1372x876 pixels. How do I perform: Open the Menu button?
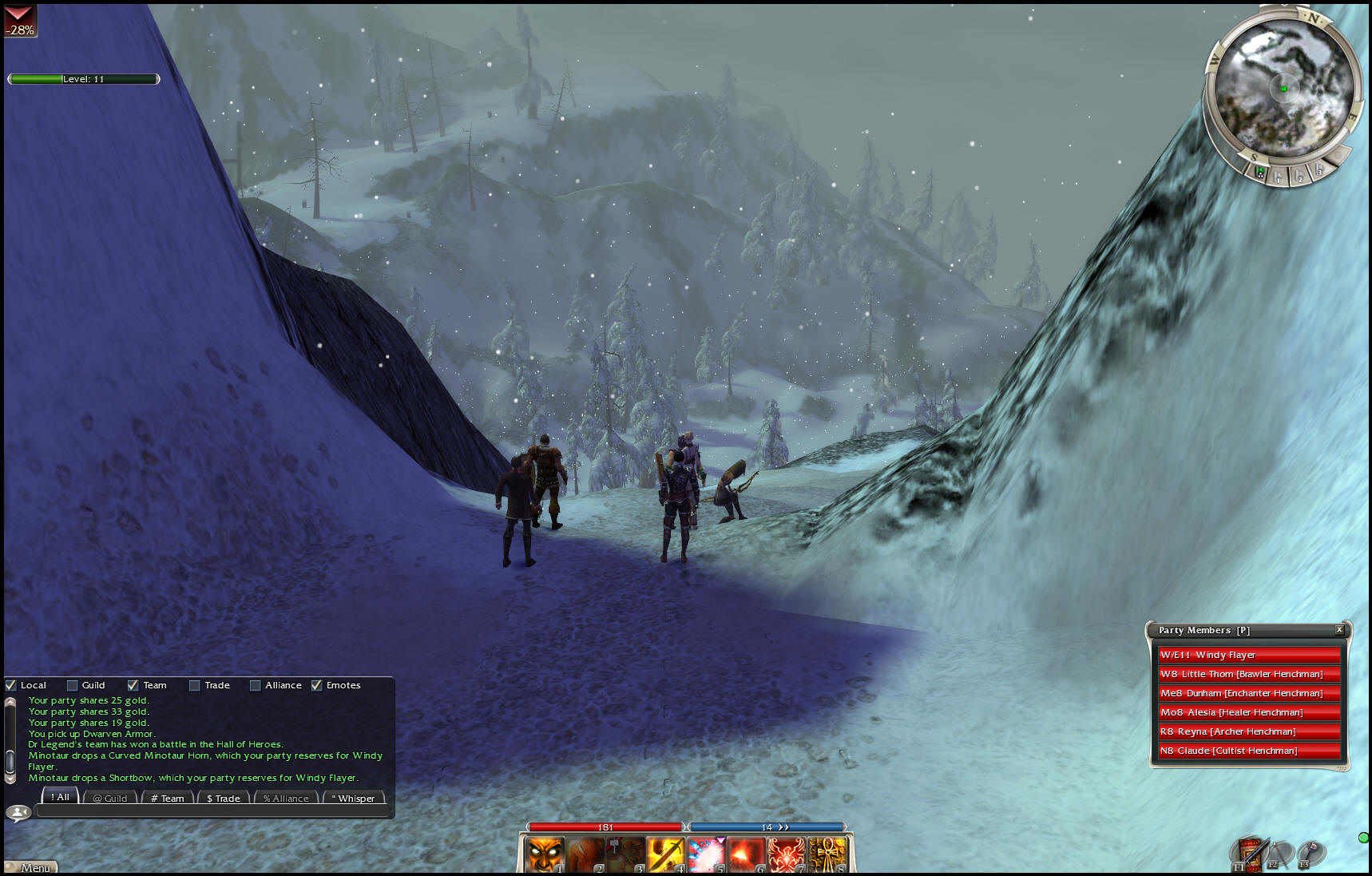(33, 867)
